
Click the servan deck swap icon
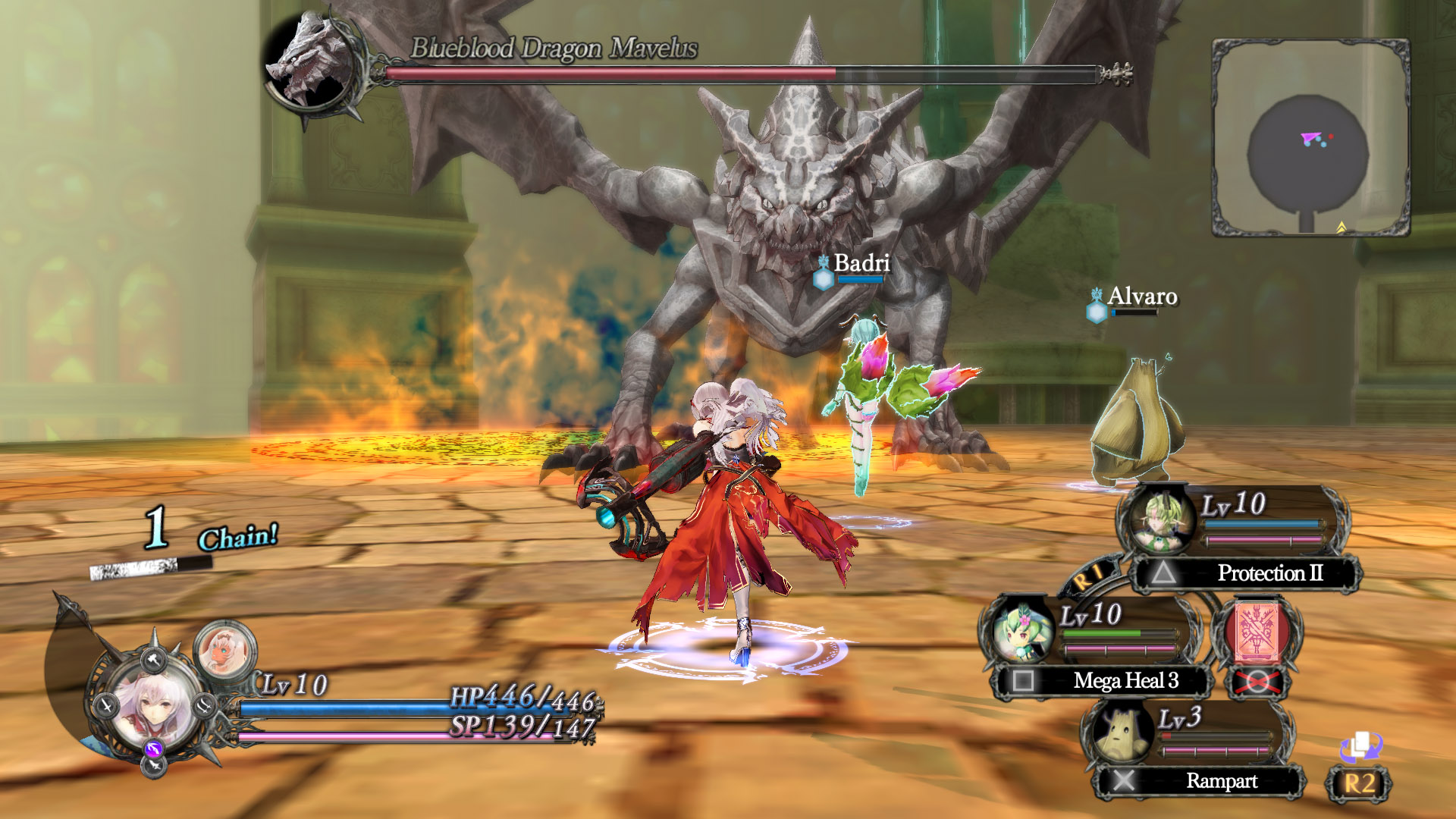(x=1360, y=748)
